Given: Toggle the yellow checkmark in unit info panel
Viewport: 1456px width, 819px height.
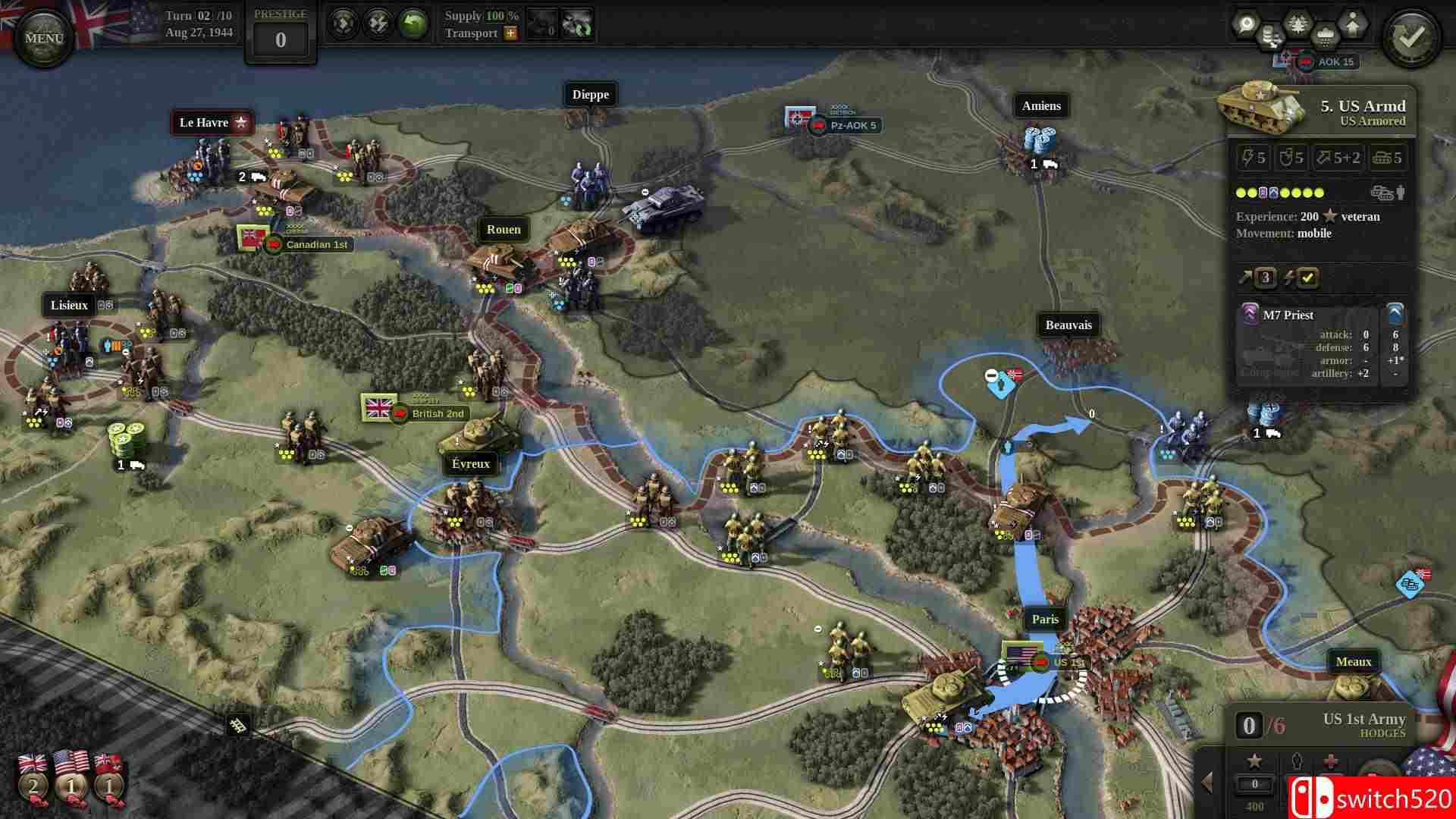Looking at the screenshot, I should click(1306, 278).
